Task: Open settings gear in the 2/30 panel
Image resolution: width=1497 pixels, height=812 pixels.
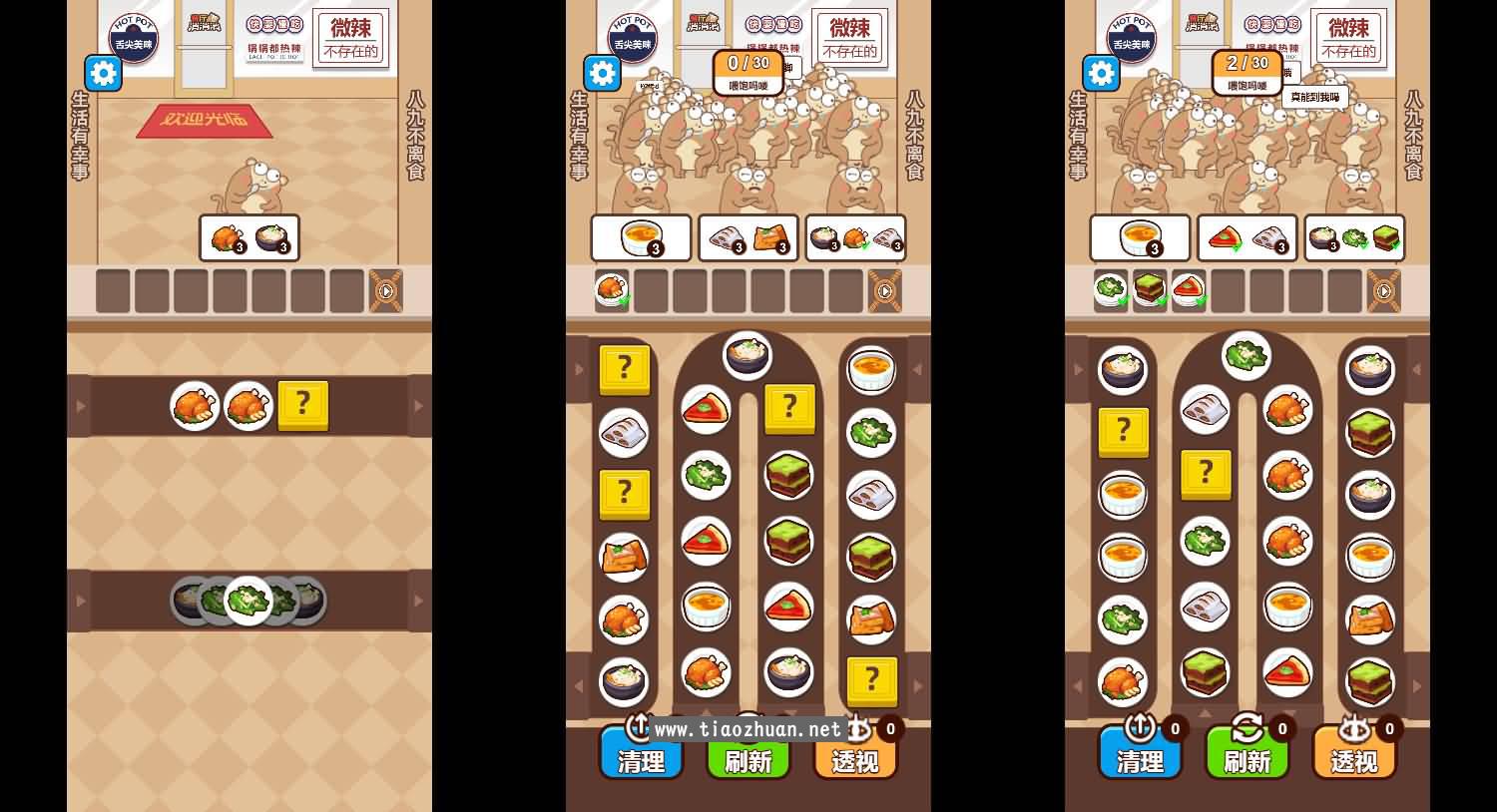Action: click(x=1101, y=73)
